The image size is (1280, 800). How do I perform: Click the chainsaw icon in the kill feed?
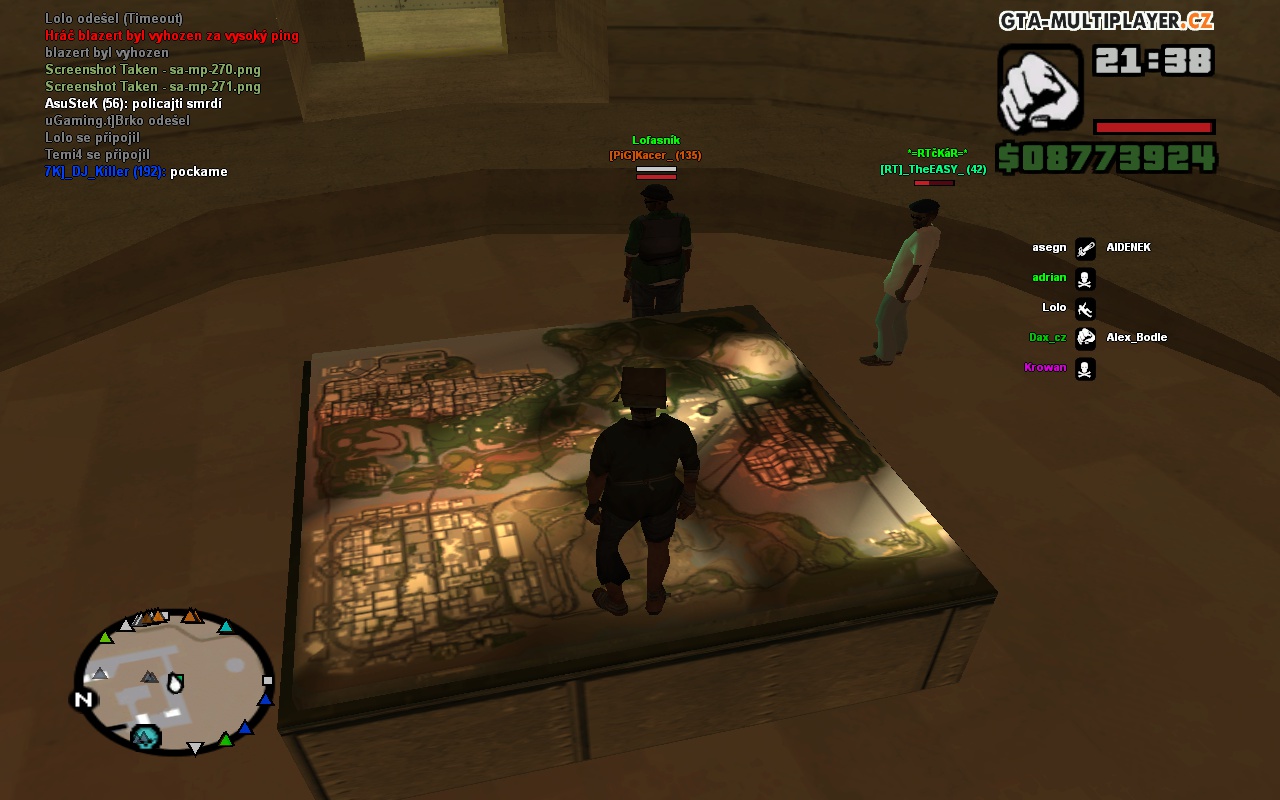tap(1085, 248)
